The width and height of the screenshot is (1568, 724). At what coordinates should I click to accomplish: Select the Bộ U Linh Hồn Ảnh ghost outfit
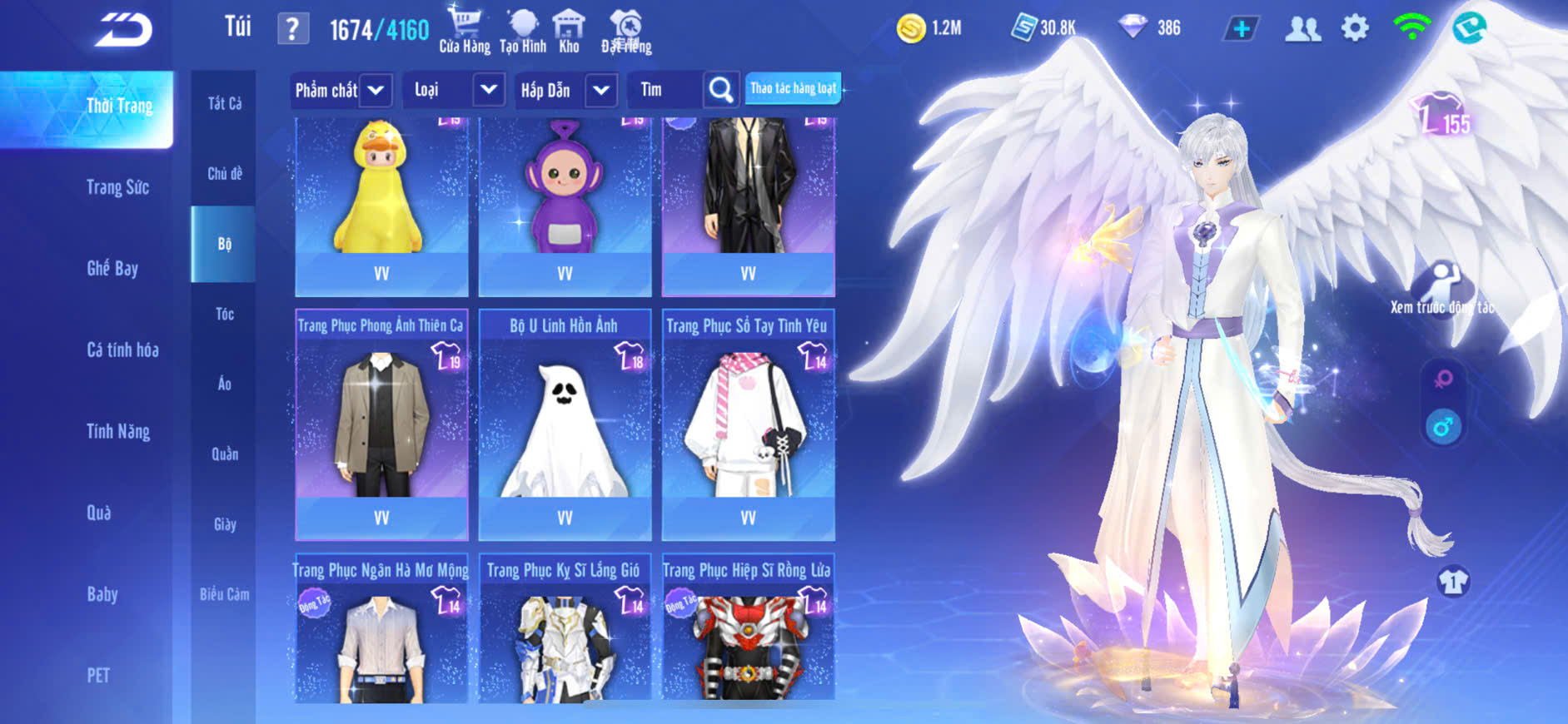(x=565, y=426)
